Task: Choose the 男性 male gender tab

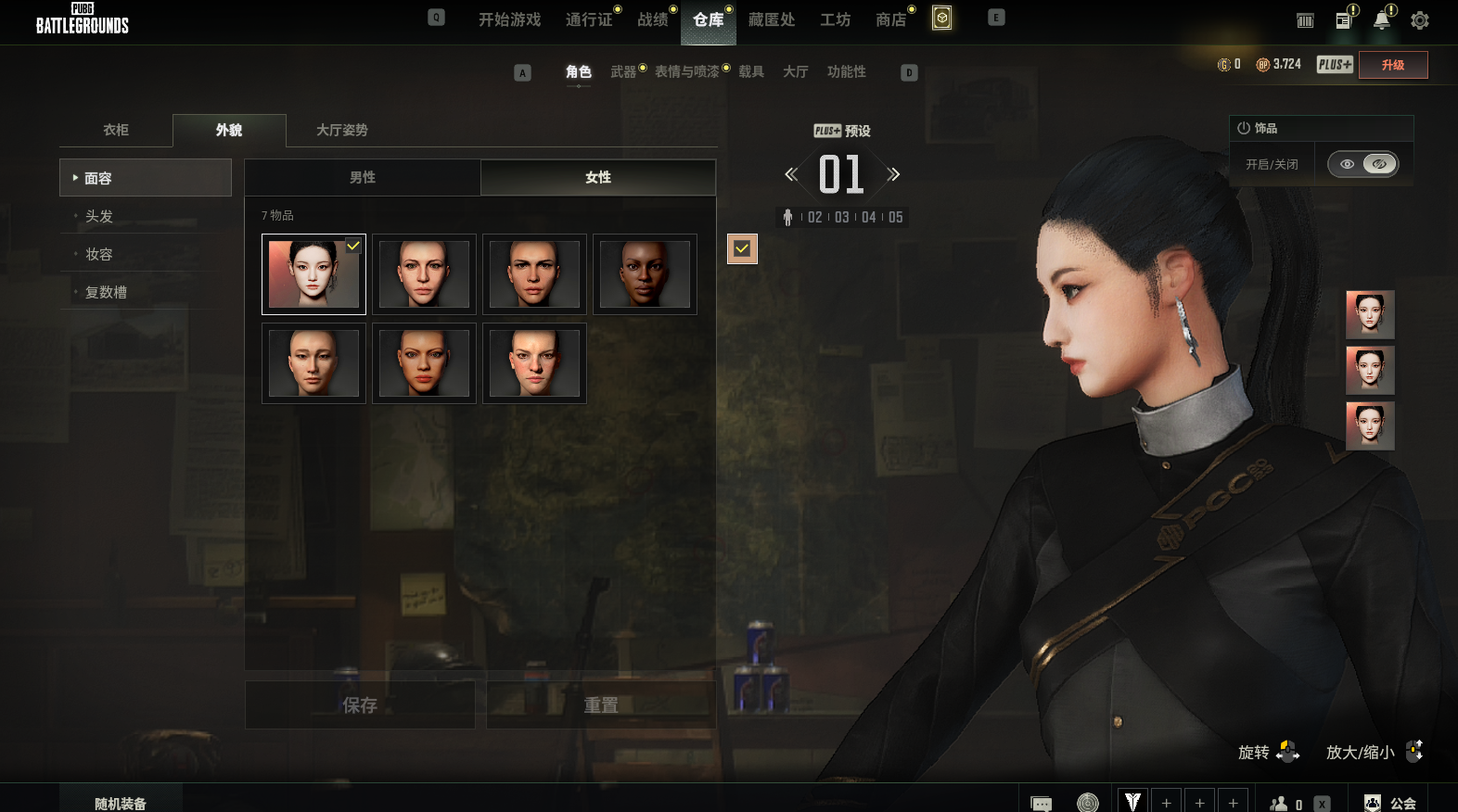Action: (363, 177)
